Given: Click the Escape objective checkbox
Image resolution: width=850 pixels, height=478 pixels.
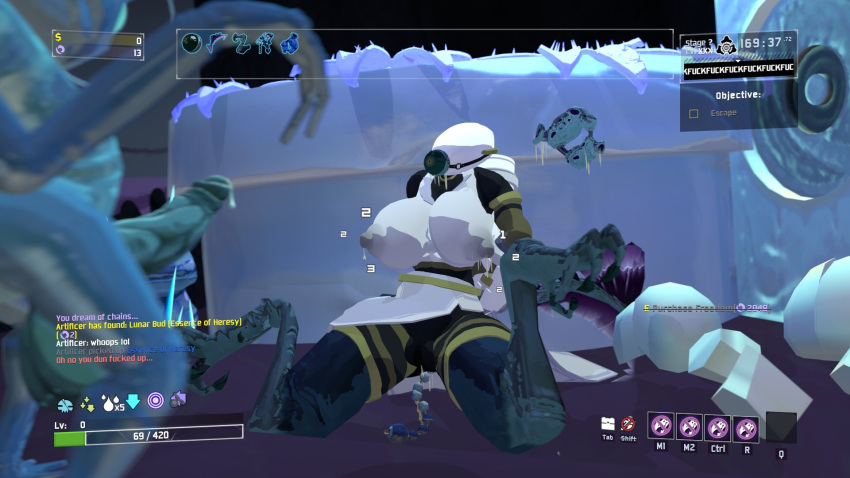Looking at the screenshot, I should [694, 113].
